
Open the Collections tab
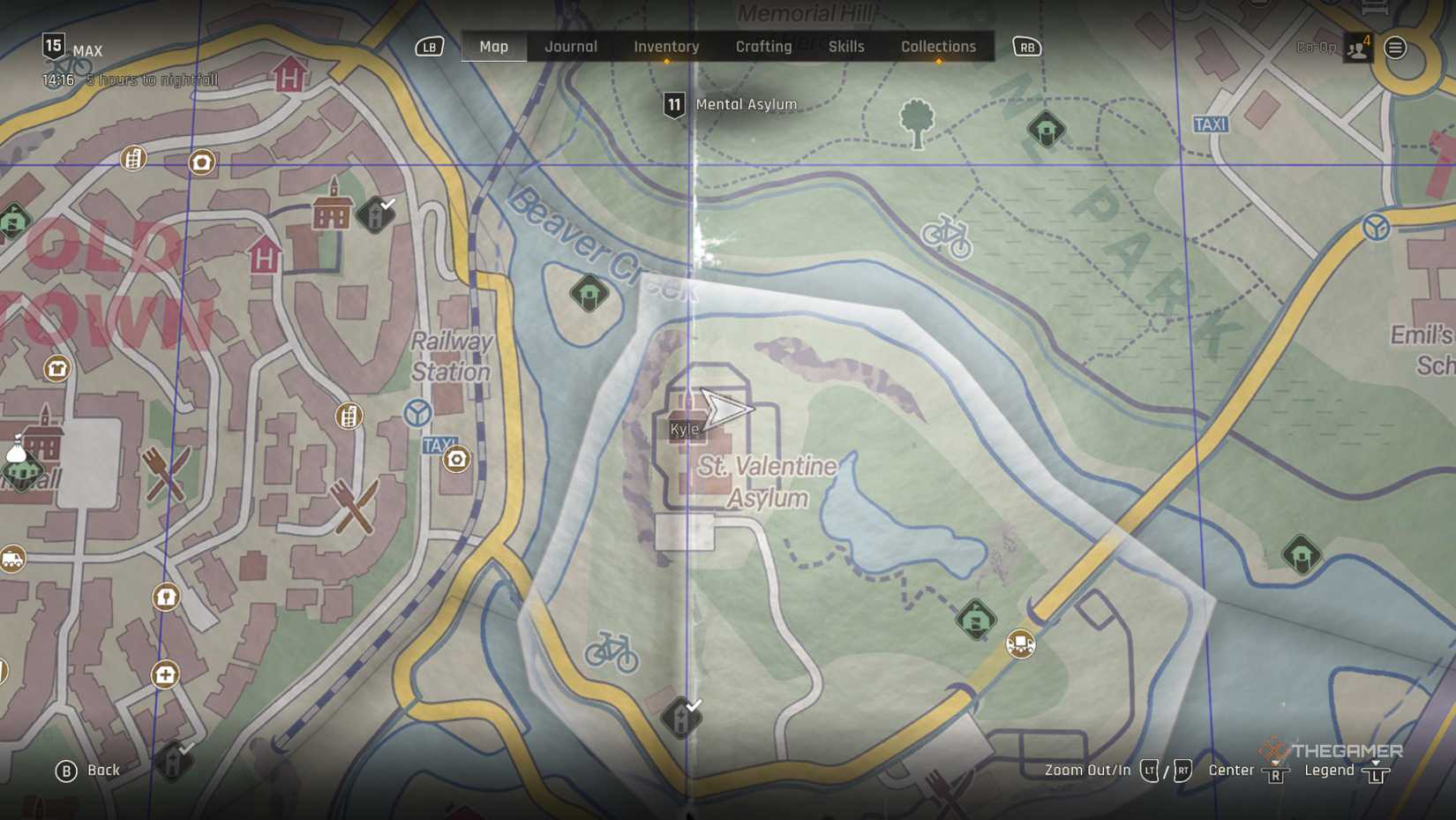tap(938, 47)
